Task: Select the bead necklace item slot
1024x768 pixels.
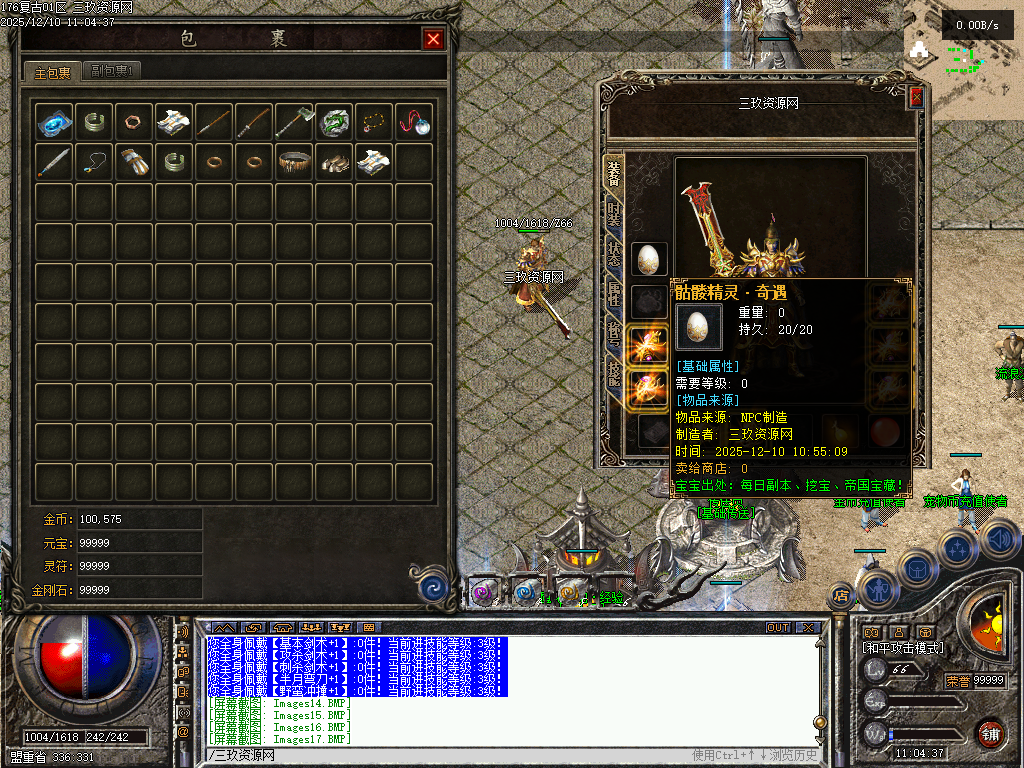Action: click(374, 122)
